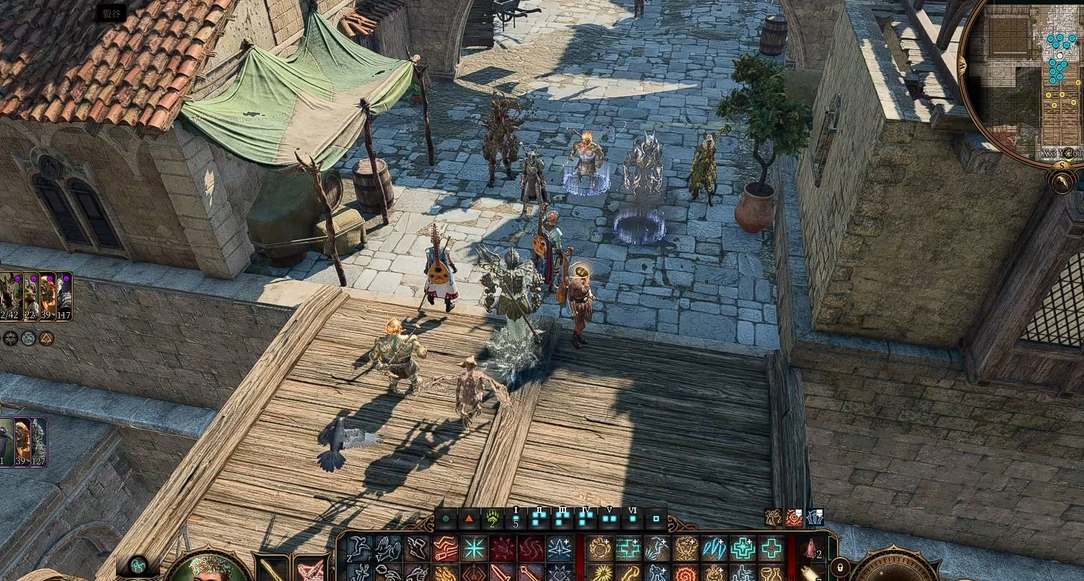The image size is (1084, 581).
Task: Use the bear paw class resource icon
Action: [x=492, y=519]
